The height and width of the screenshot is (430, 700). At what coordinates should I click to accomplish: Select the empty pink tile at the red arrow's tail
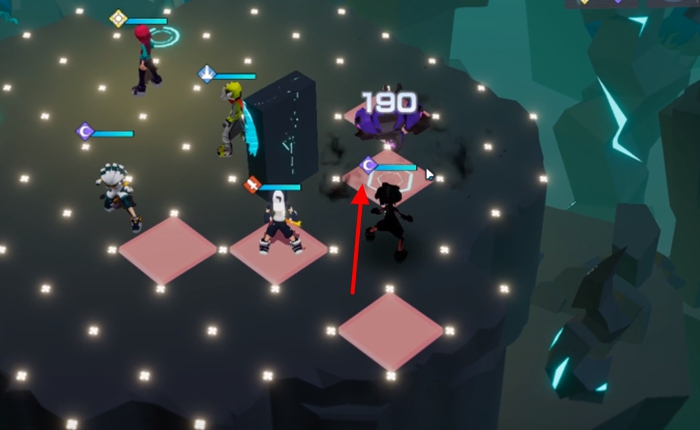390,329
